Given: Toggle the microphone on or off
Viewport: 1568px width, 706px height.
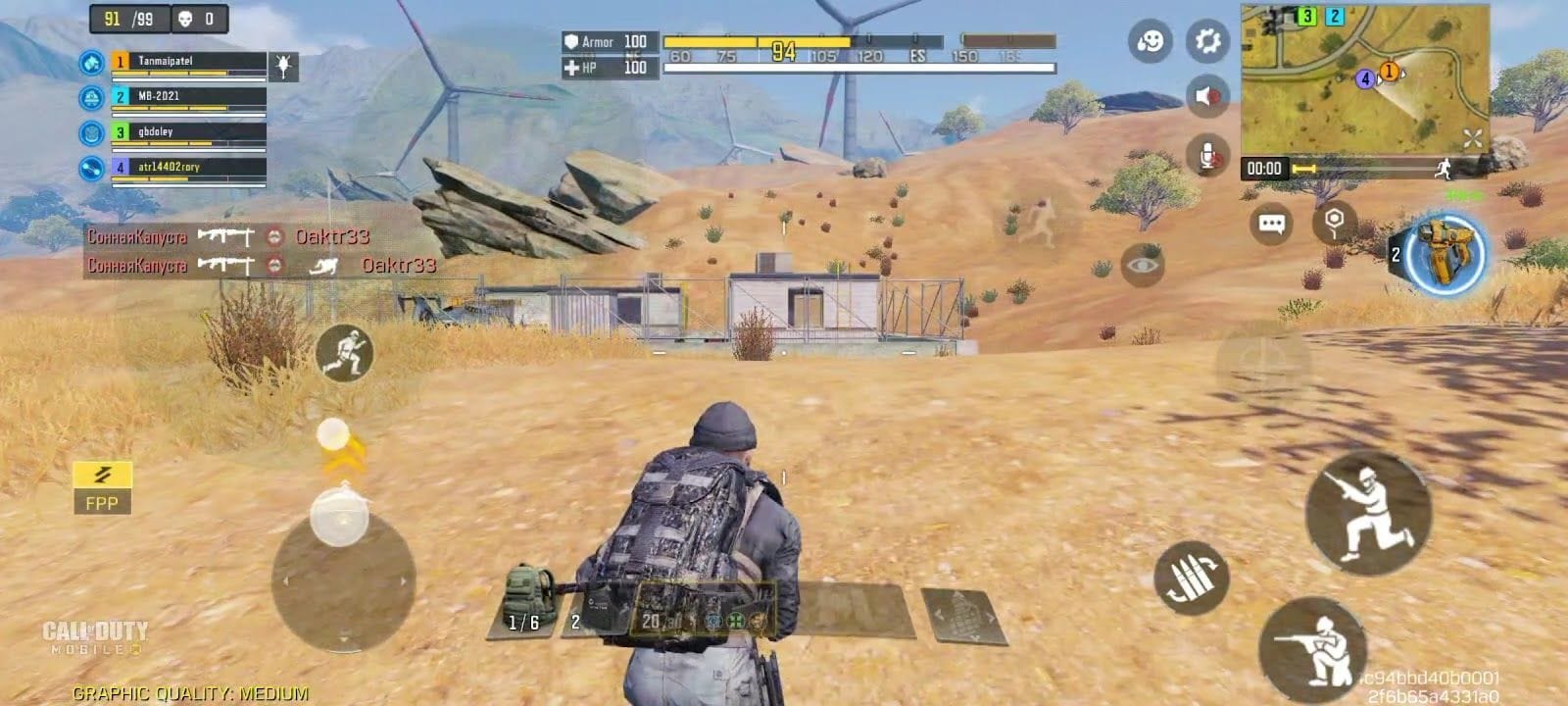Looking at the screenshot, I should click(1204, 152).
